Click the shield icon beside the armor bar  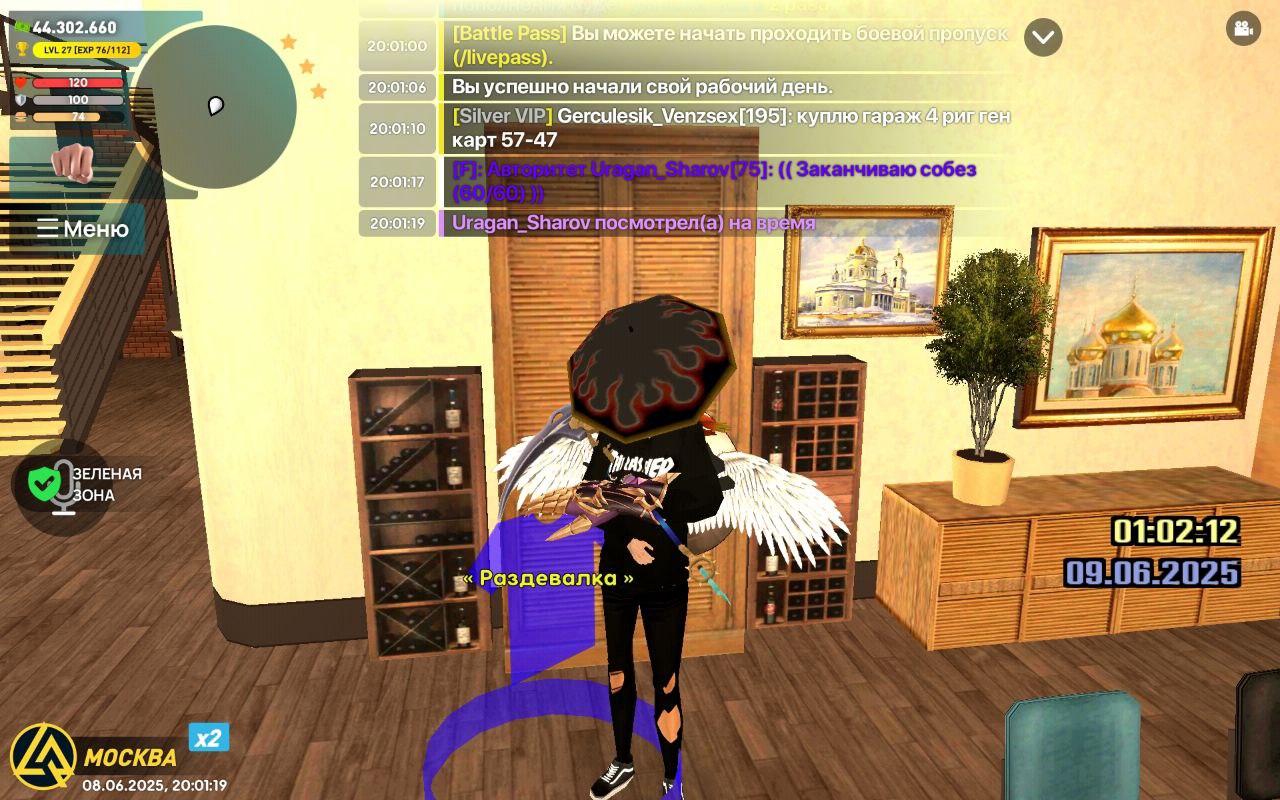click(21, 100)
